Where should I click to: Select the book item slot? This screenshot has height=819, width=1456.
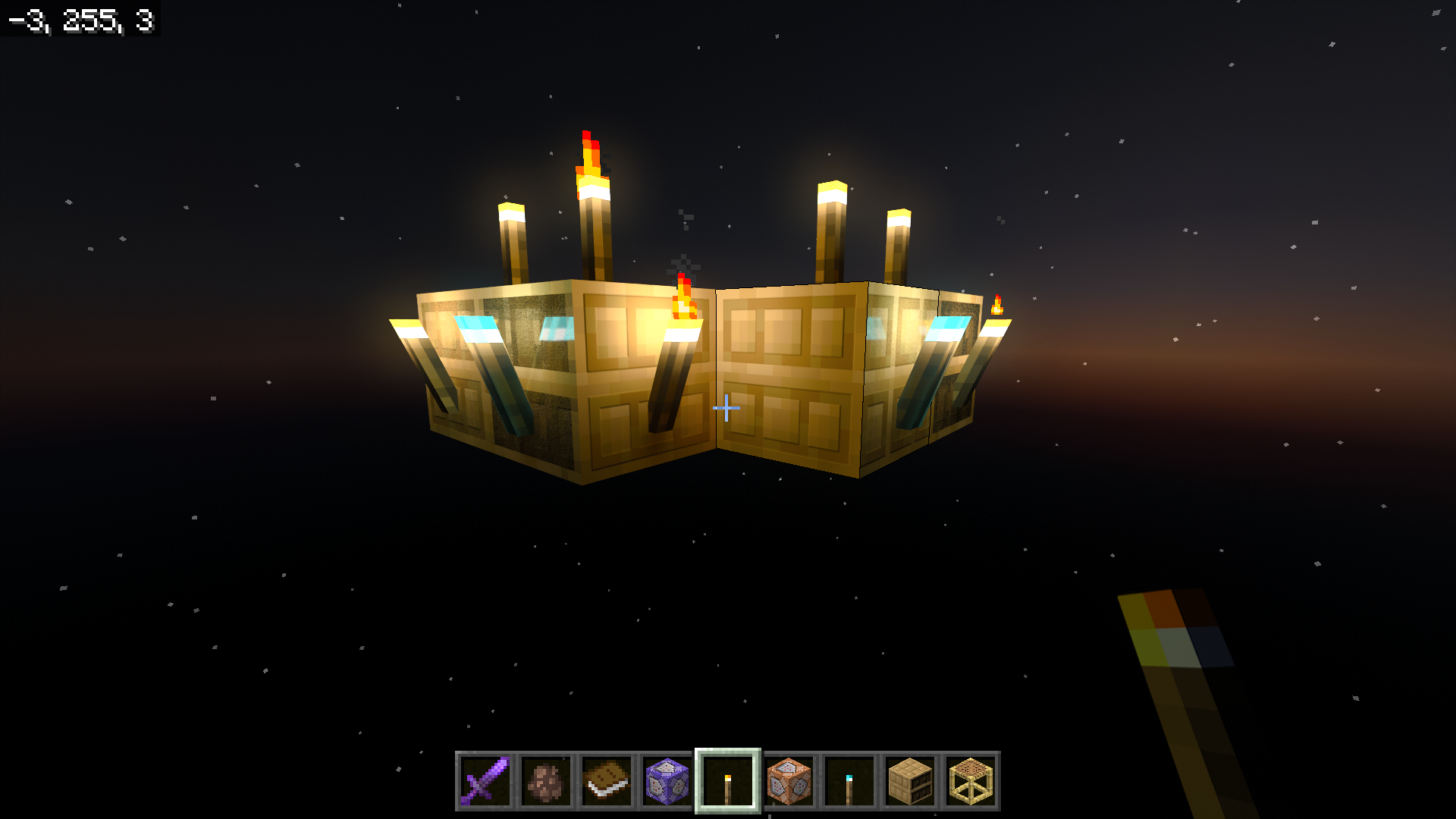(607, 781)
